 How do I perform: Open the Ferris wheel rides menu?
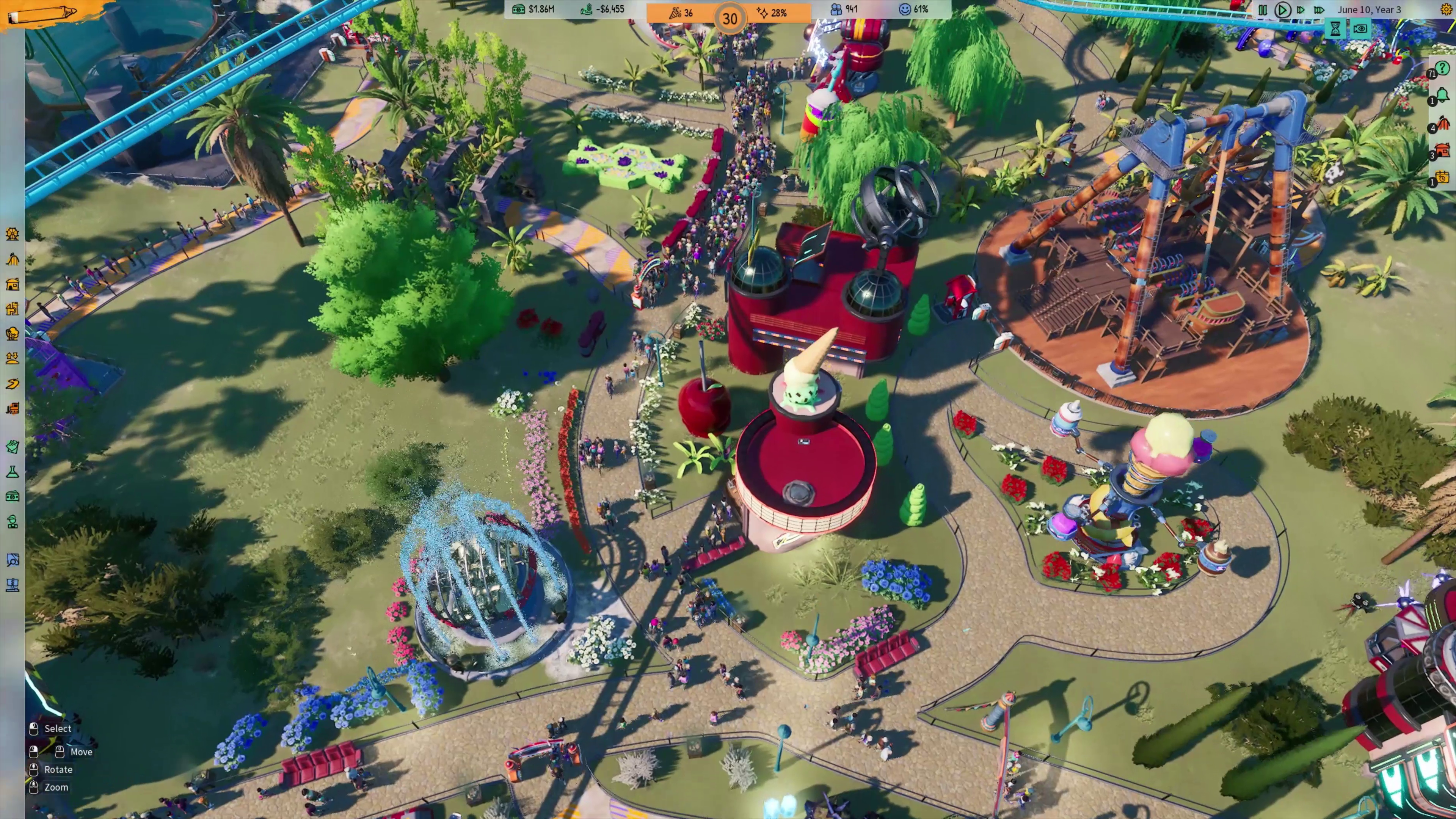[13, 234]
